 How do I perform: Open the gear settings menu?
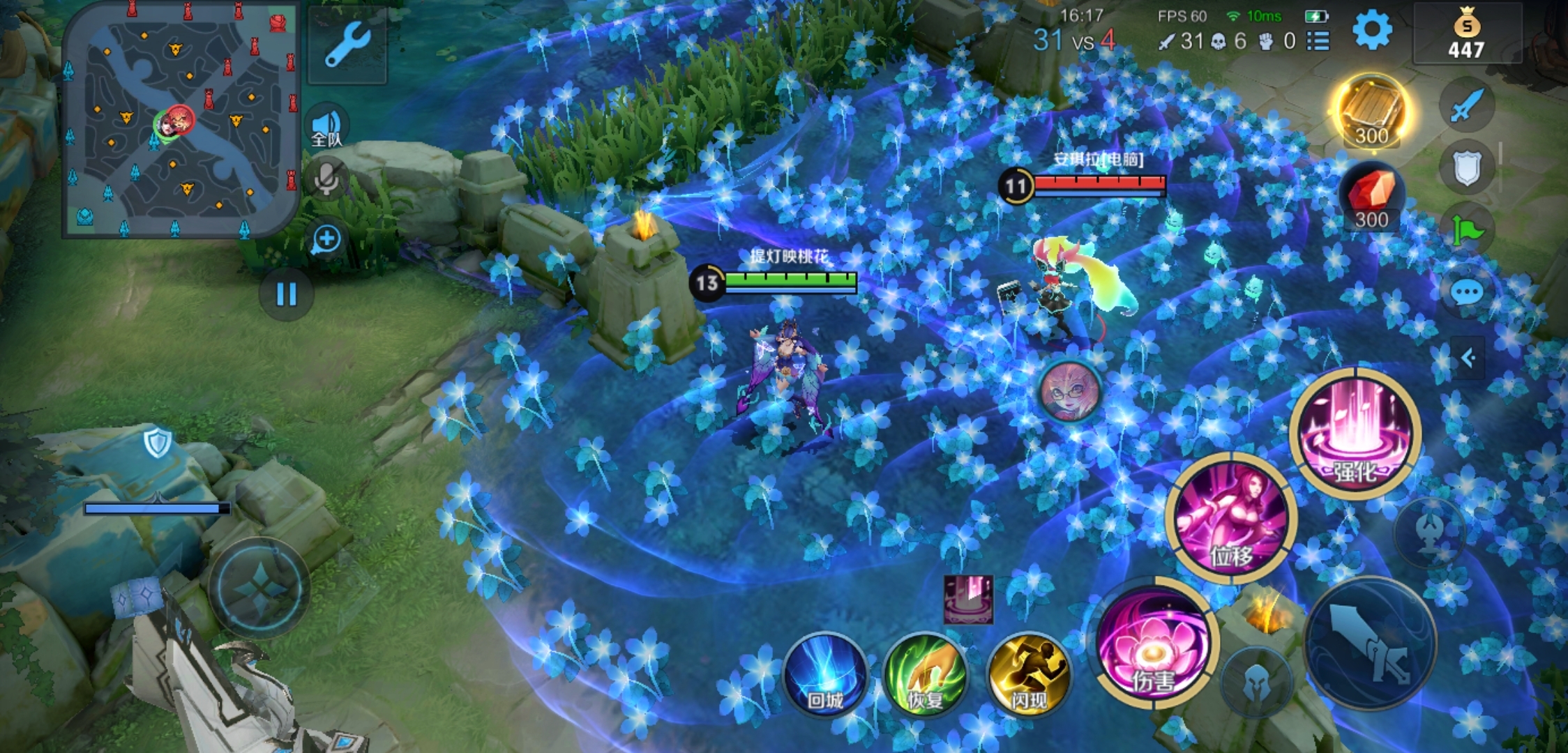[x=1371, y=31]
